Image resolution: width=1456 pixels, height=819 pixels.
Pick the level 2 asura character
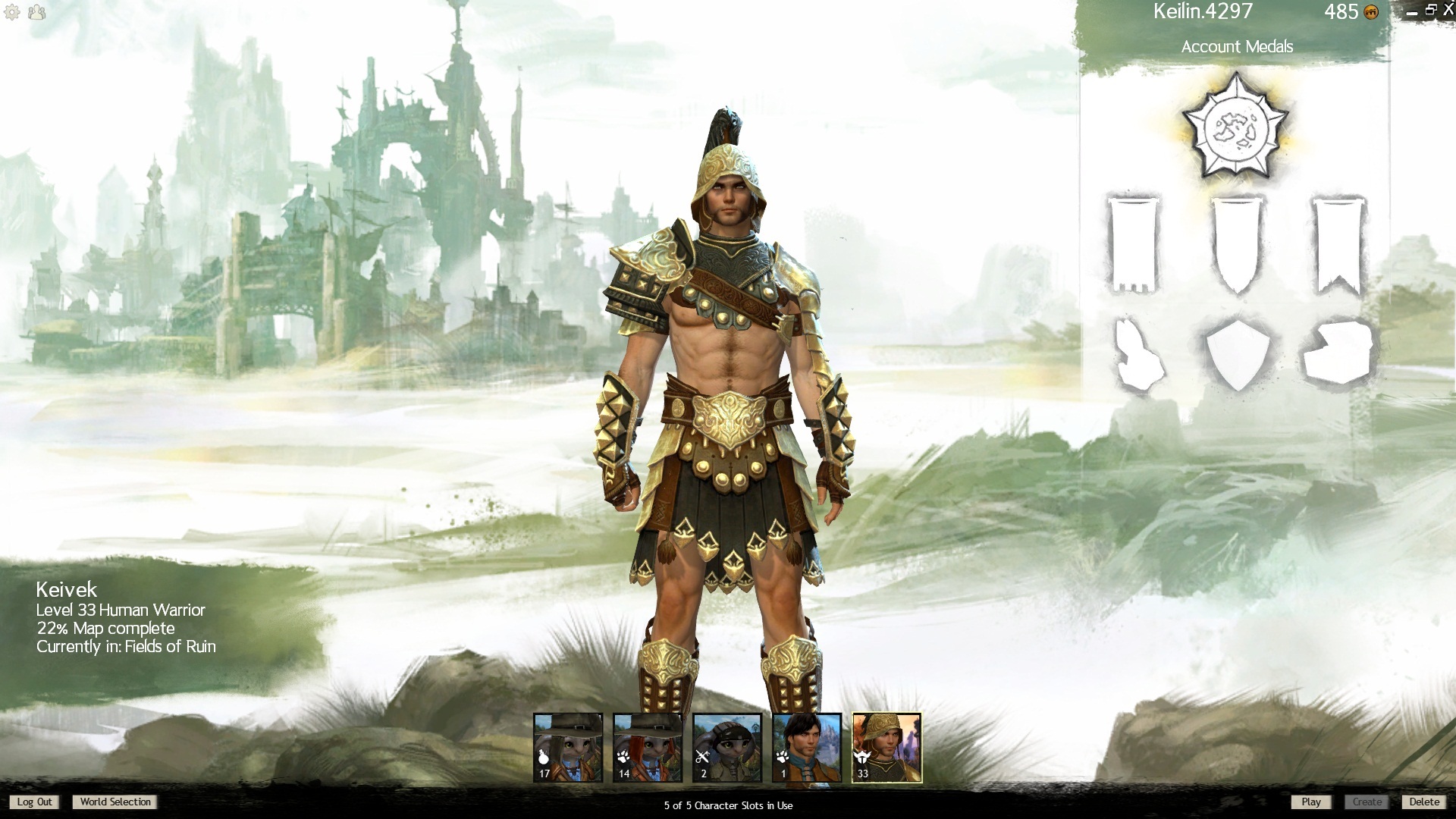click(x=727, y=747)
